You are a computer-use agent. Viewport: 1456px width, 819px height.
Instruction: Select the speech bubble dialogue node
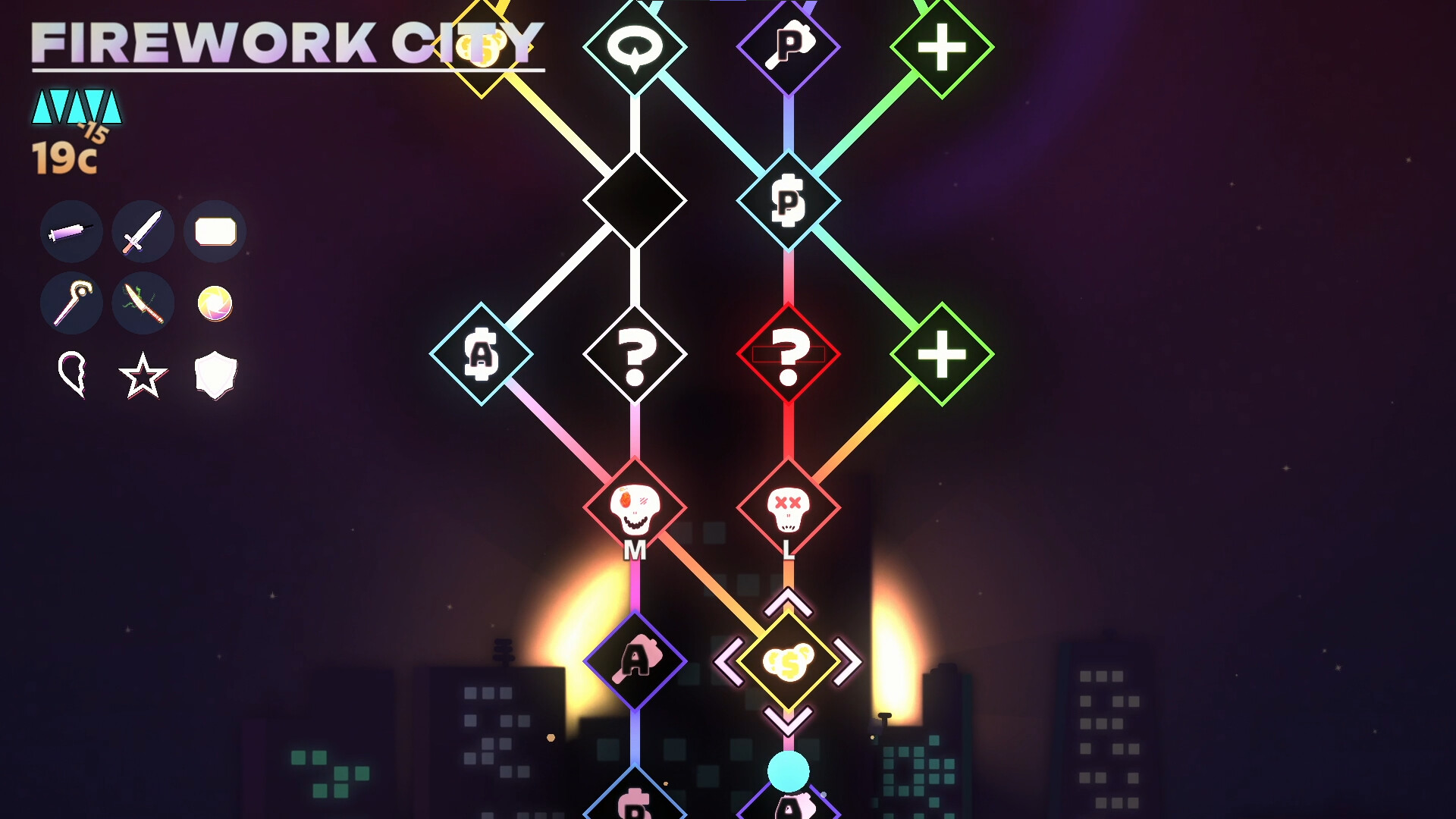click(635, 47)
